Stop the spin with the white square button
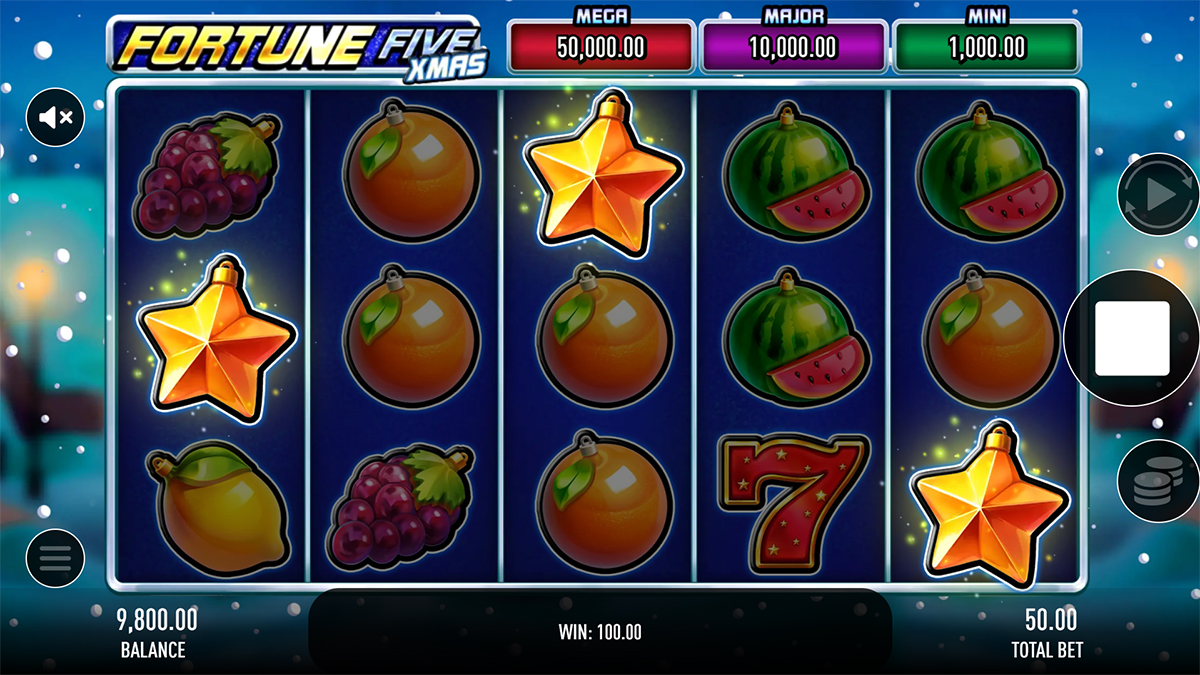Screen dimensions: 1200x675 pyautogui.click(x=1132, y=338)
